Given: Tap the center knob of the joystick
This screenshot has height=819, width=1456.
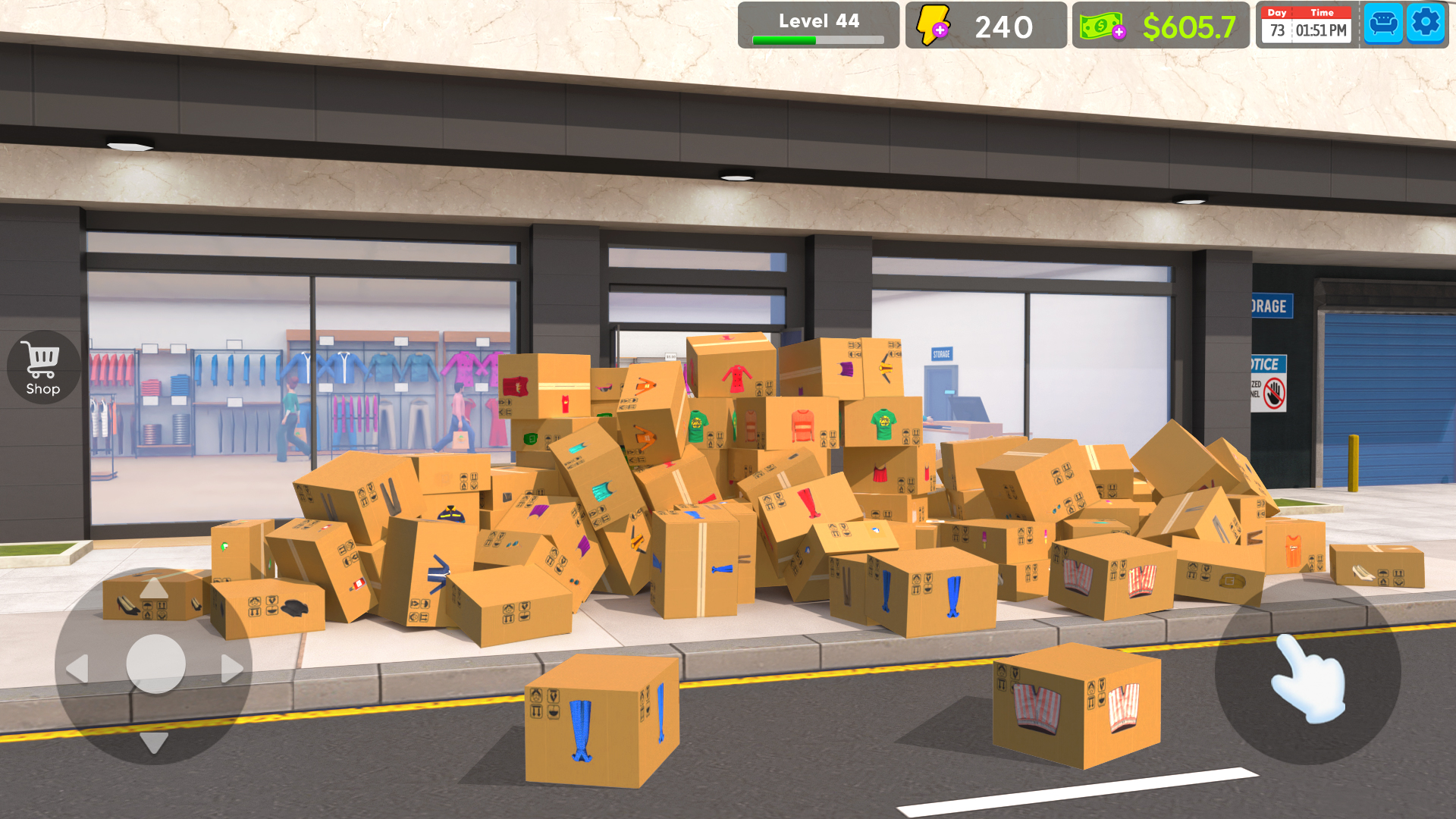Looking at the screenshot, I should pos(154,664).
